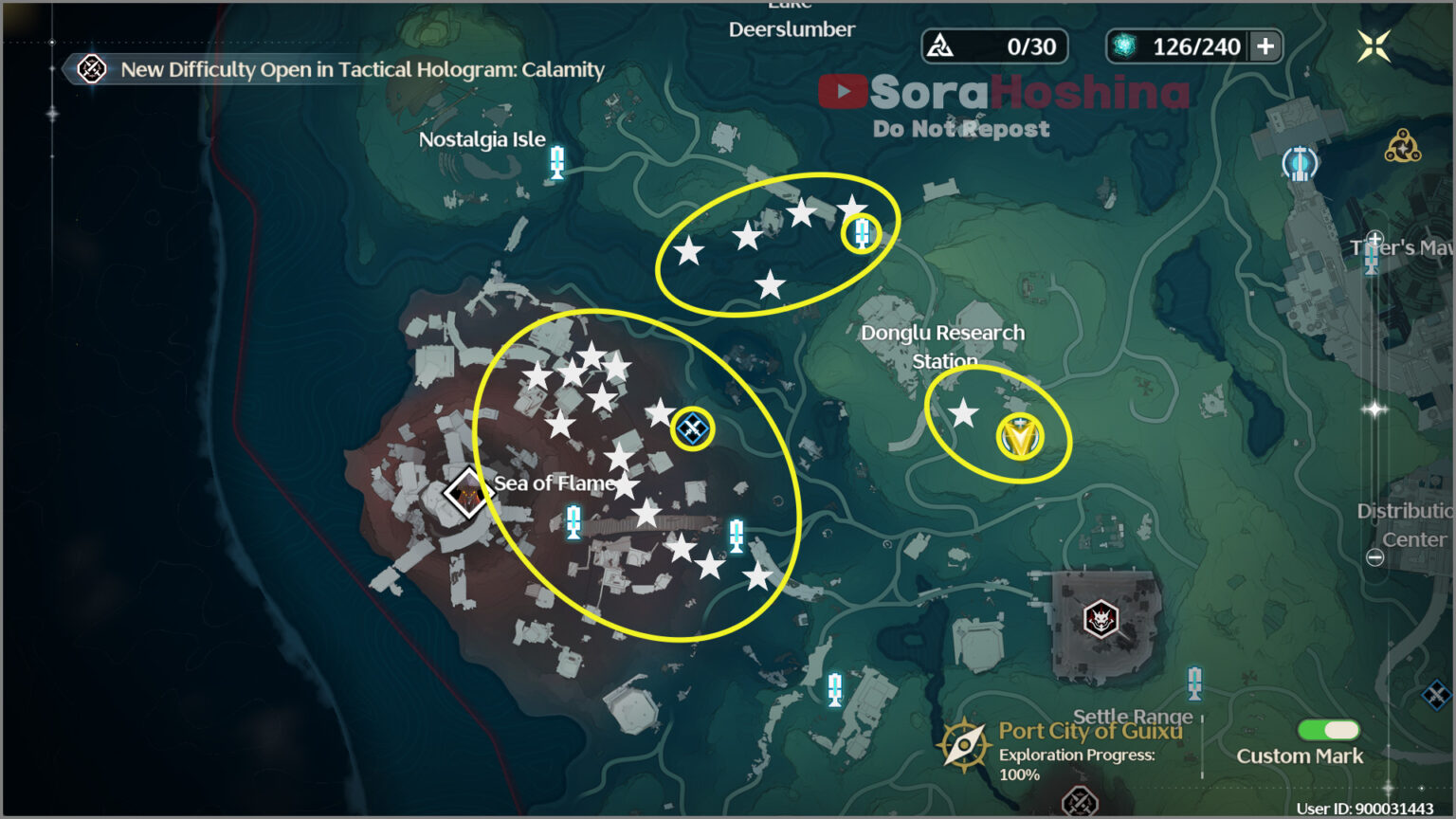Select the Tactical Hologram marker inside Sea of Flame
1456x819 pixels.
click(x=692, y=428)
